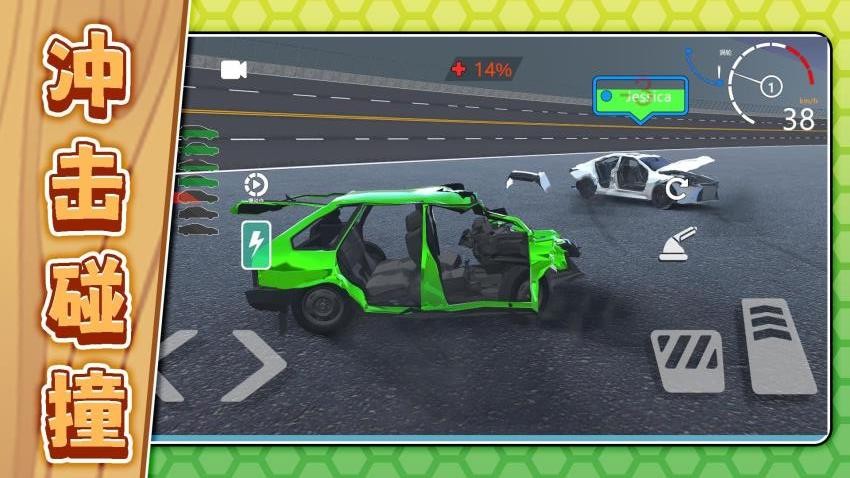The height and width of the screenshot is (478, 850).
Task: Pull the handbrake lever icon
Action: click(678, 246)
